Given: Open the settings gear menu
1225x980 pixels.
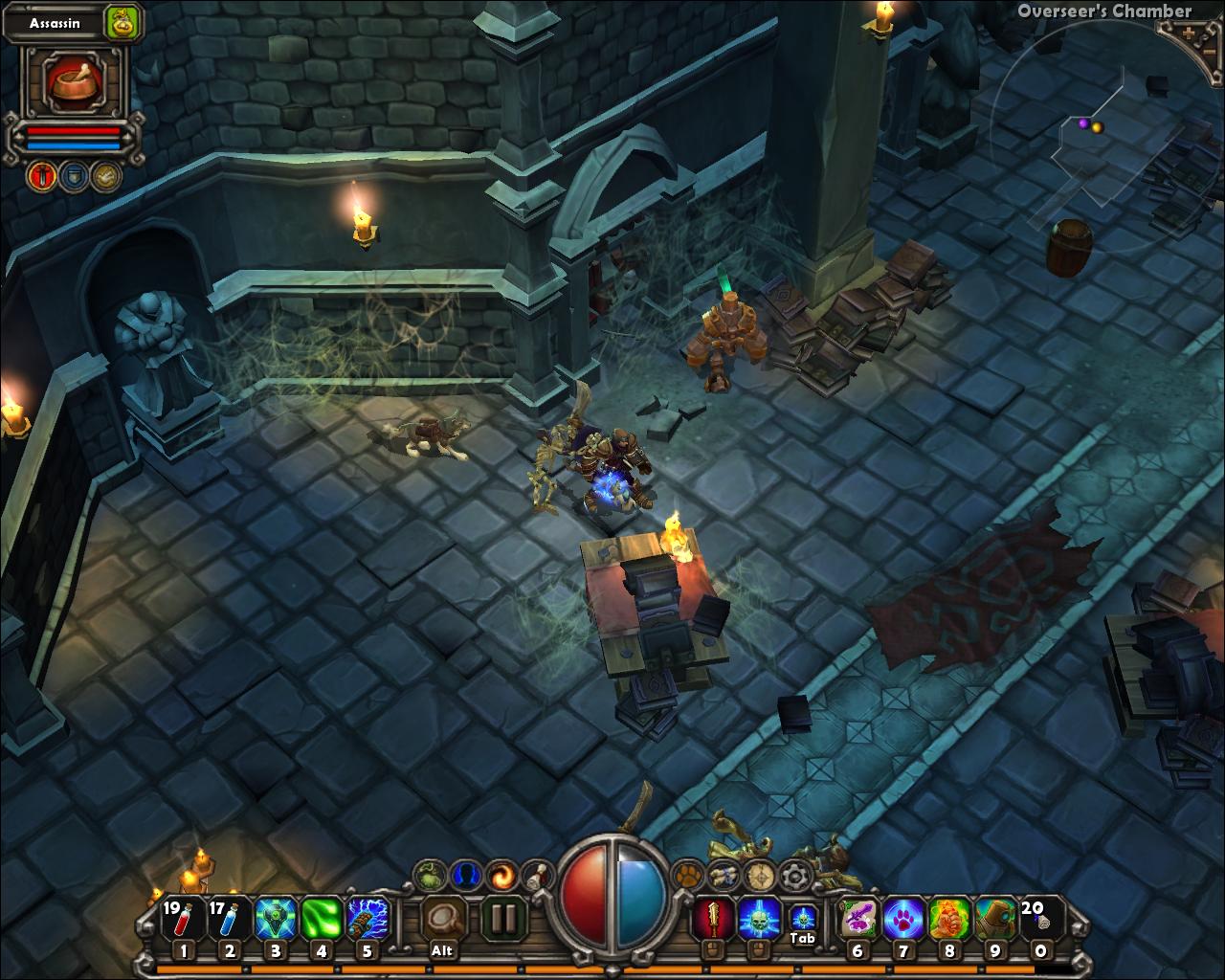Looking at the screenshot, I should click(793, 874).
